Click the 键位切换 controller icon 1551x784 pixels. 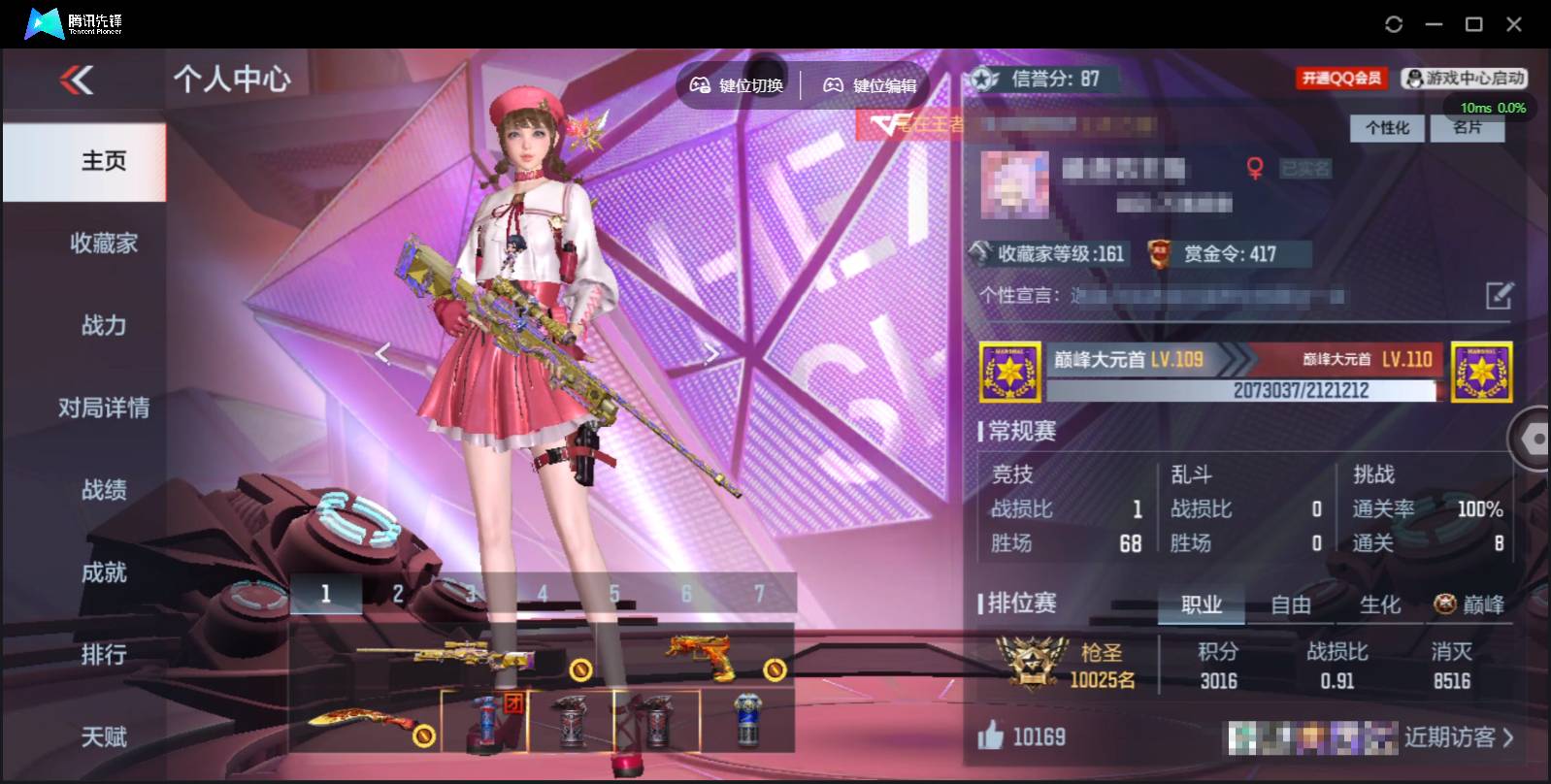click(699, 84)
